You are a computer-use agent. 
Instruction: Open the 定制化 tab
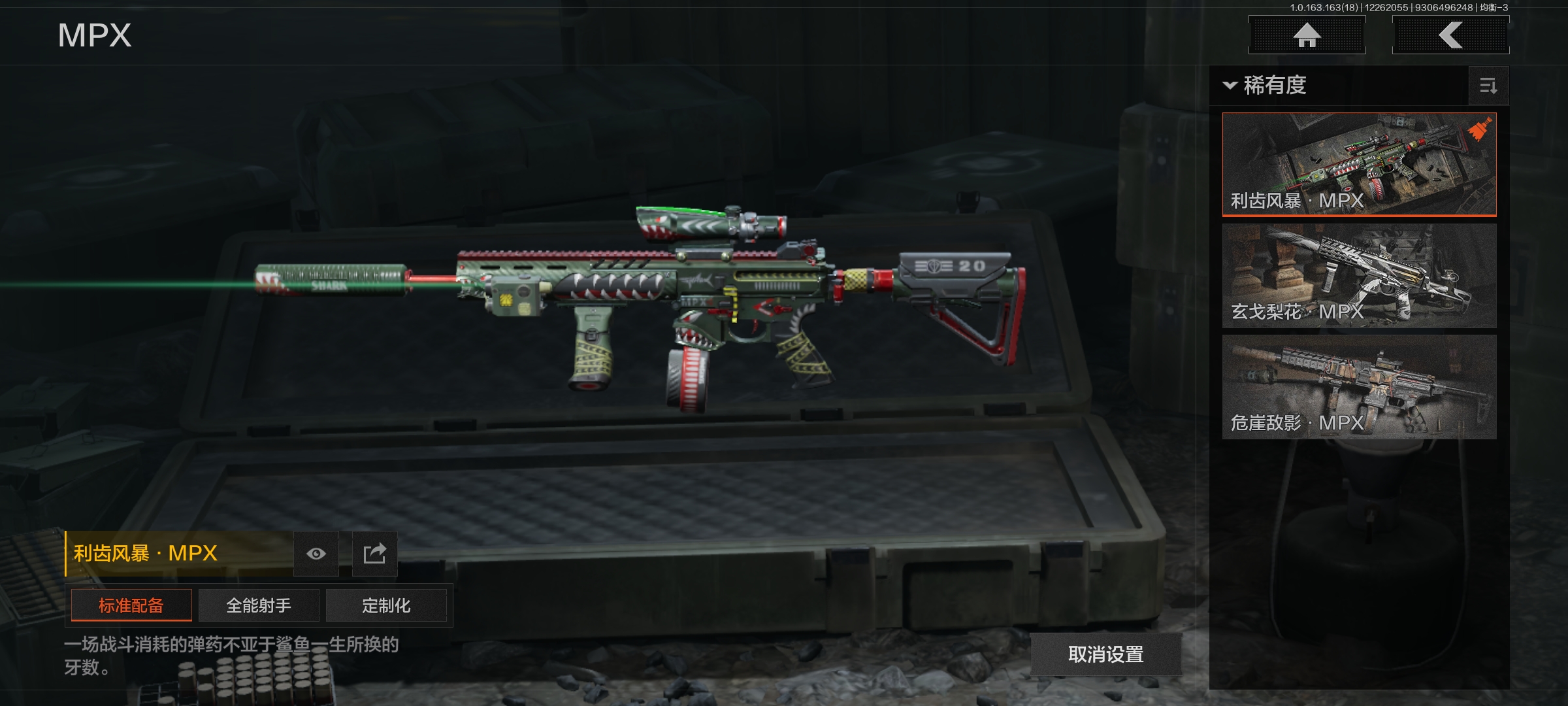pos(386,605)
